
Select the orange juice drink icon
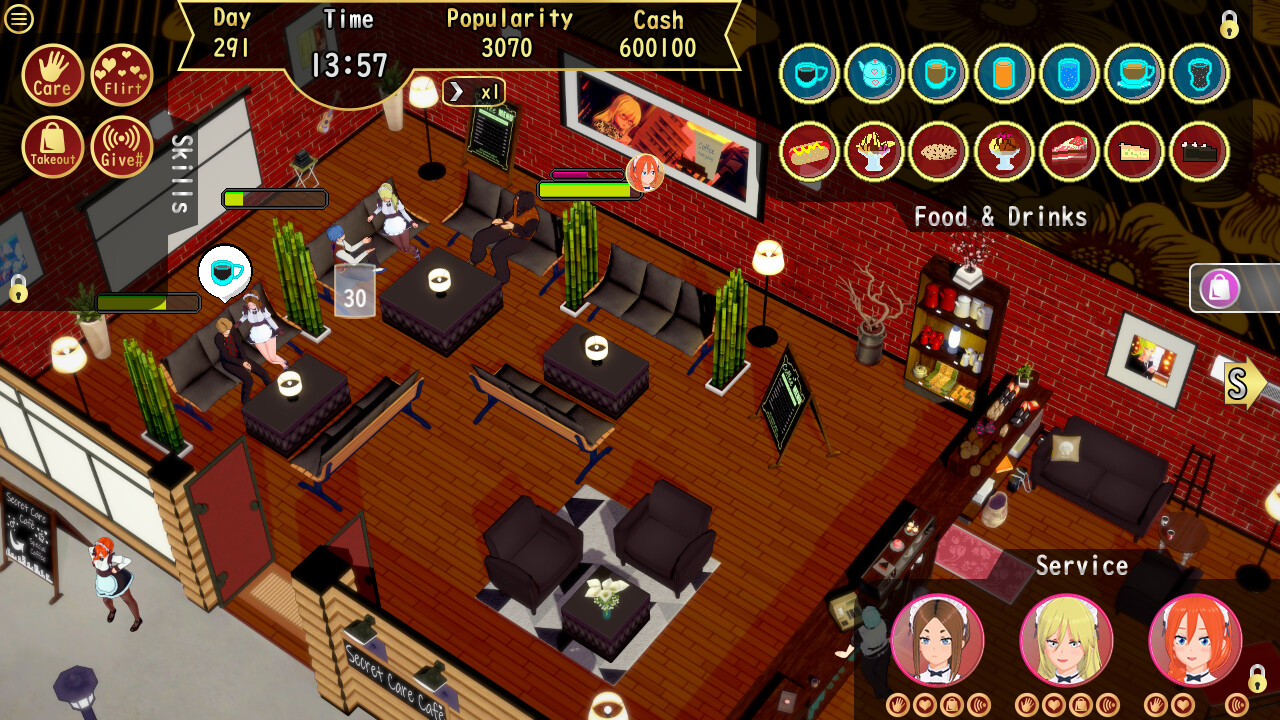1004,73
